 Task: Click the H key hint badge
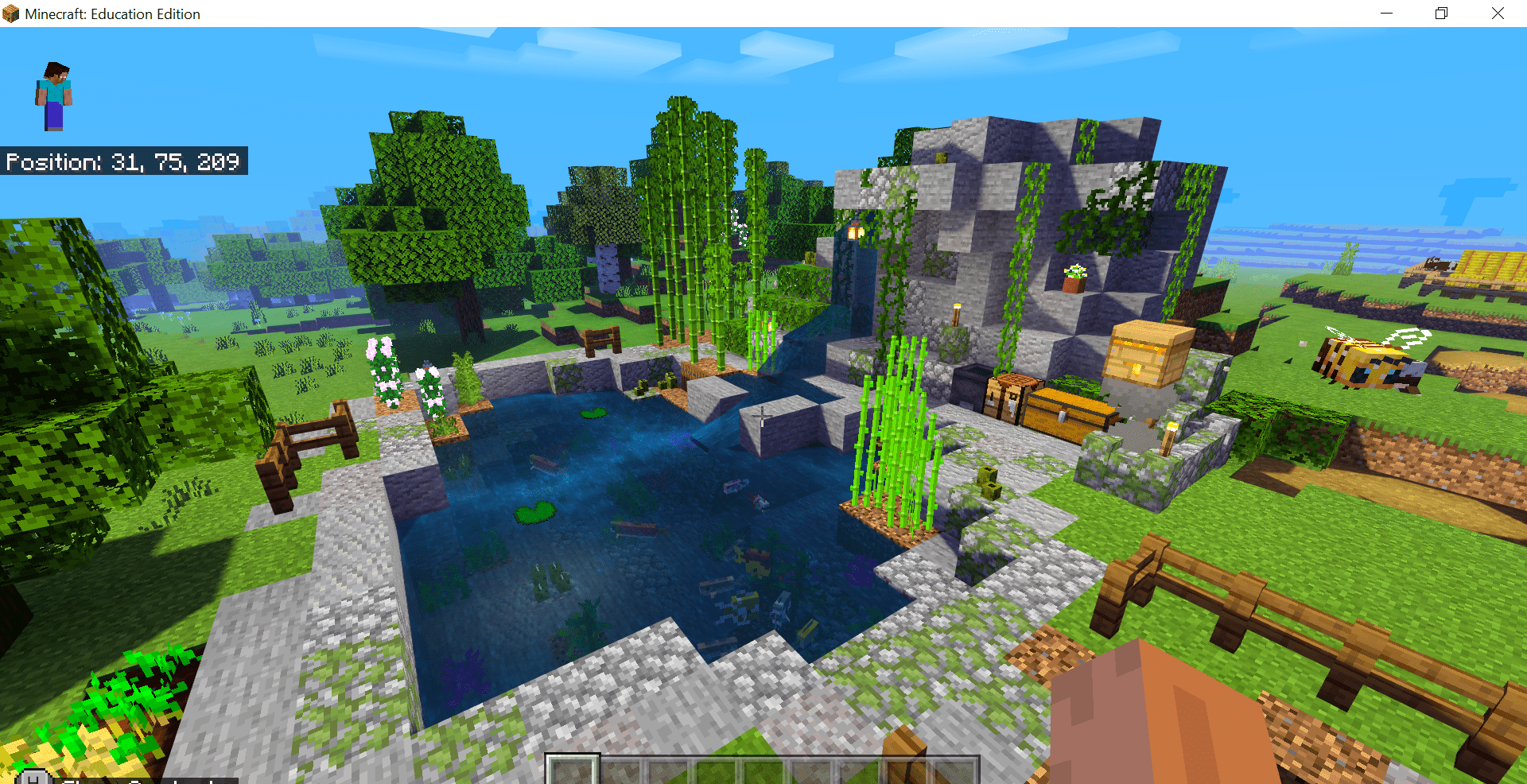[x=32, y=779]
